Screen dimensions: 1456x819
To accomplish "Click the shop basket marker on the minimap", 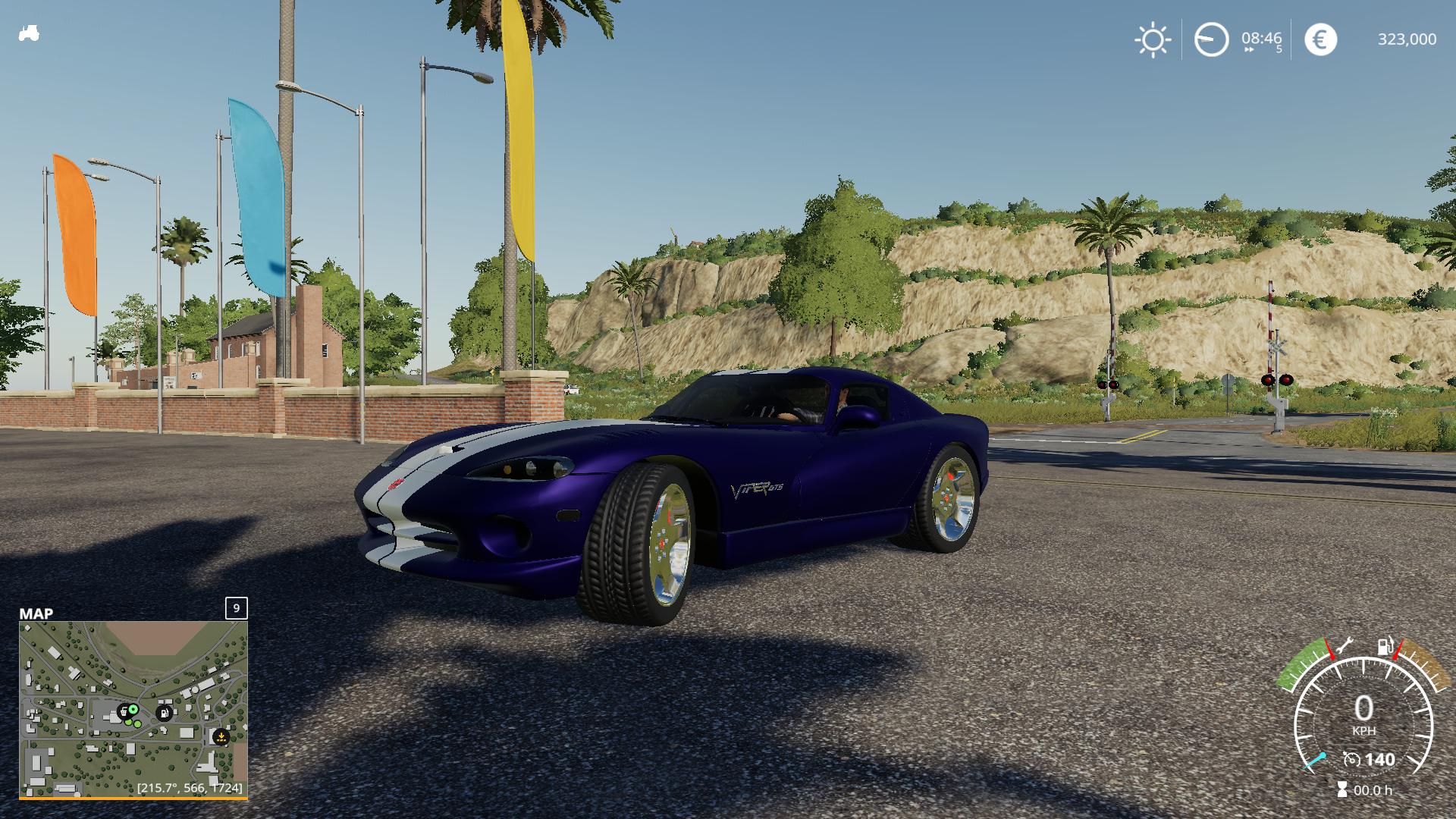I will coord(123,711).
